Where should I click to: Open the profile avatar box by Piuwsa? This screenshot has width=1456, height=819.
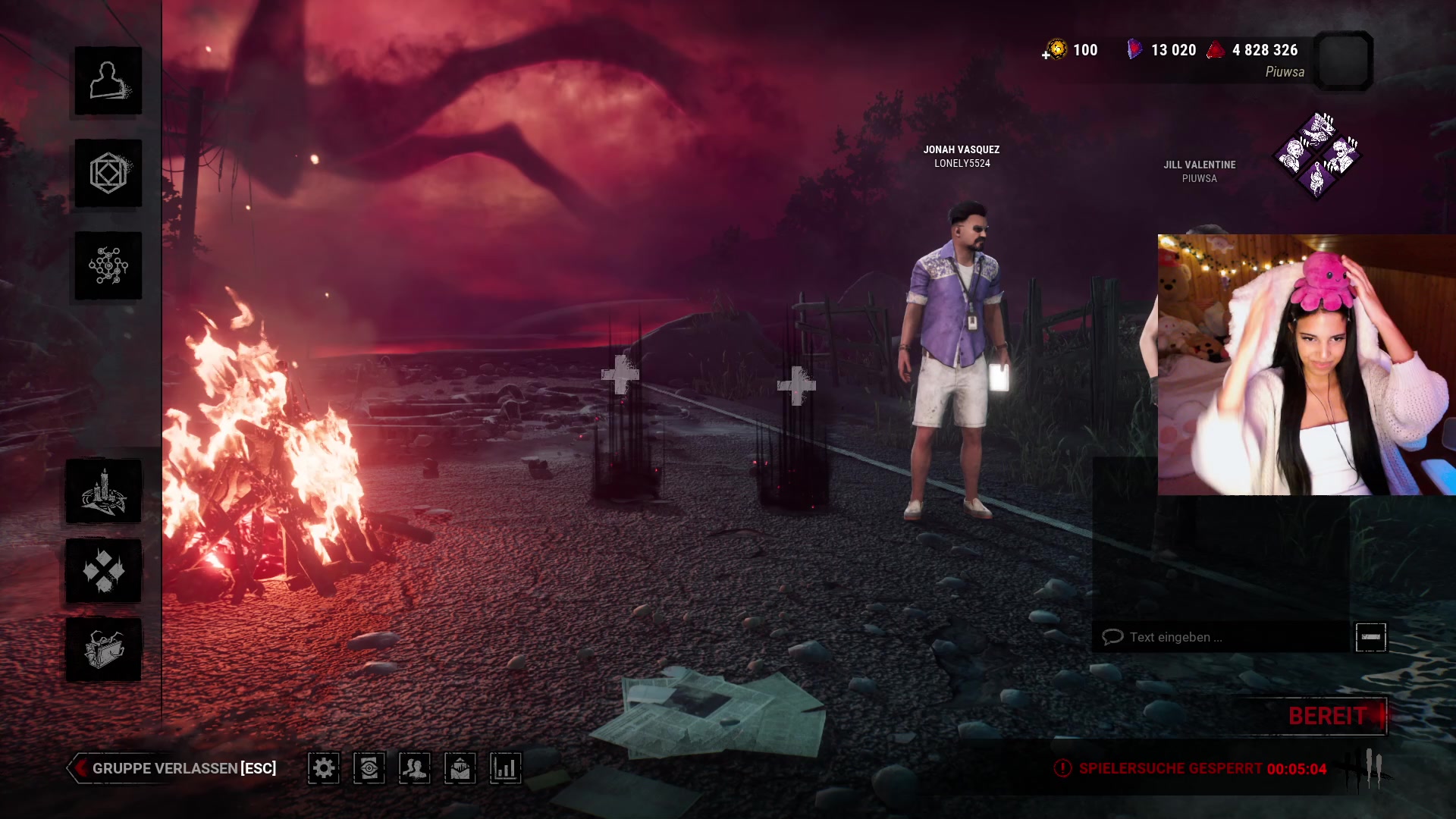point(1343,61)
